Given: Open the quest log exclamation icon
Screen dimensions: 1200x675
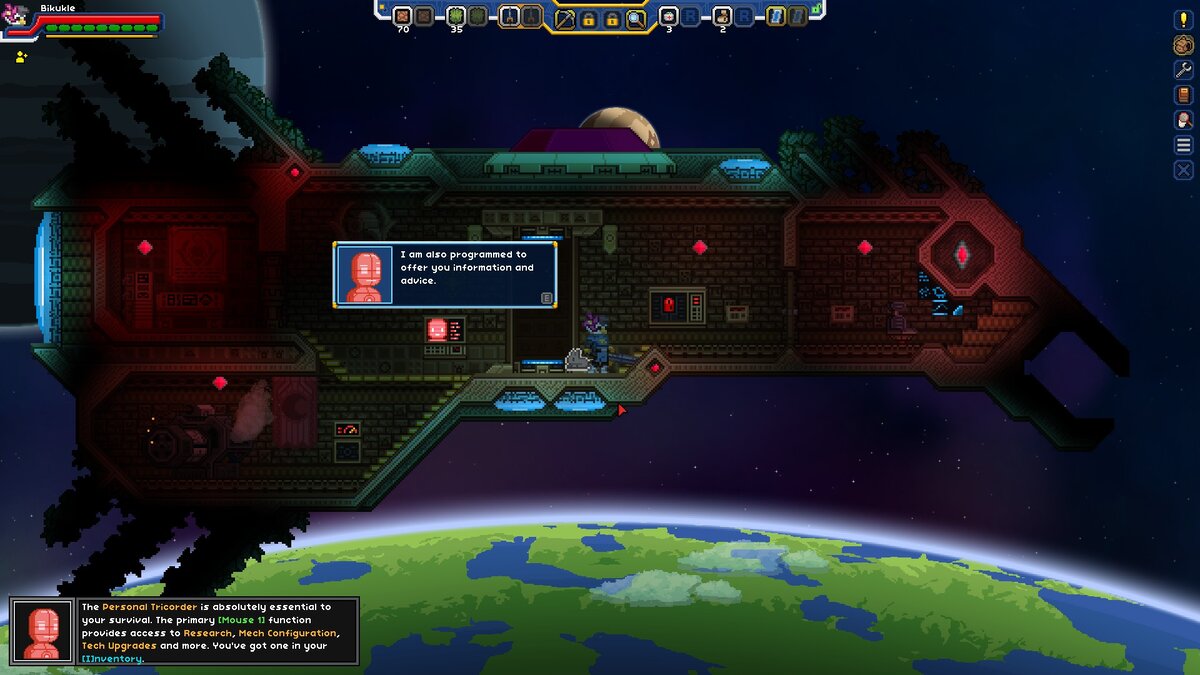Looking at the screenshot, I should [x=1184, y=19].
